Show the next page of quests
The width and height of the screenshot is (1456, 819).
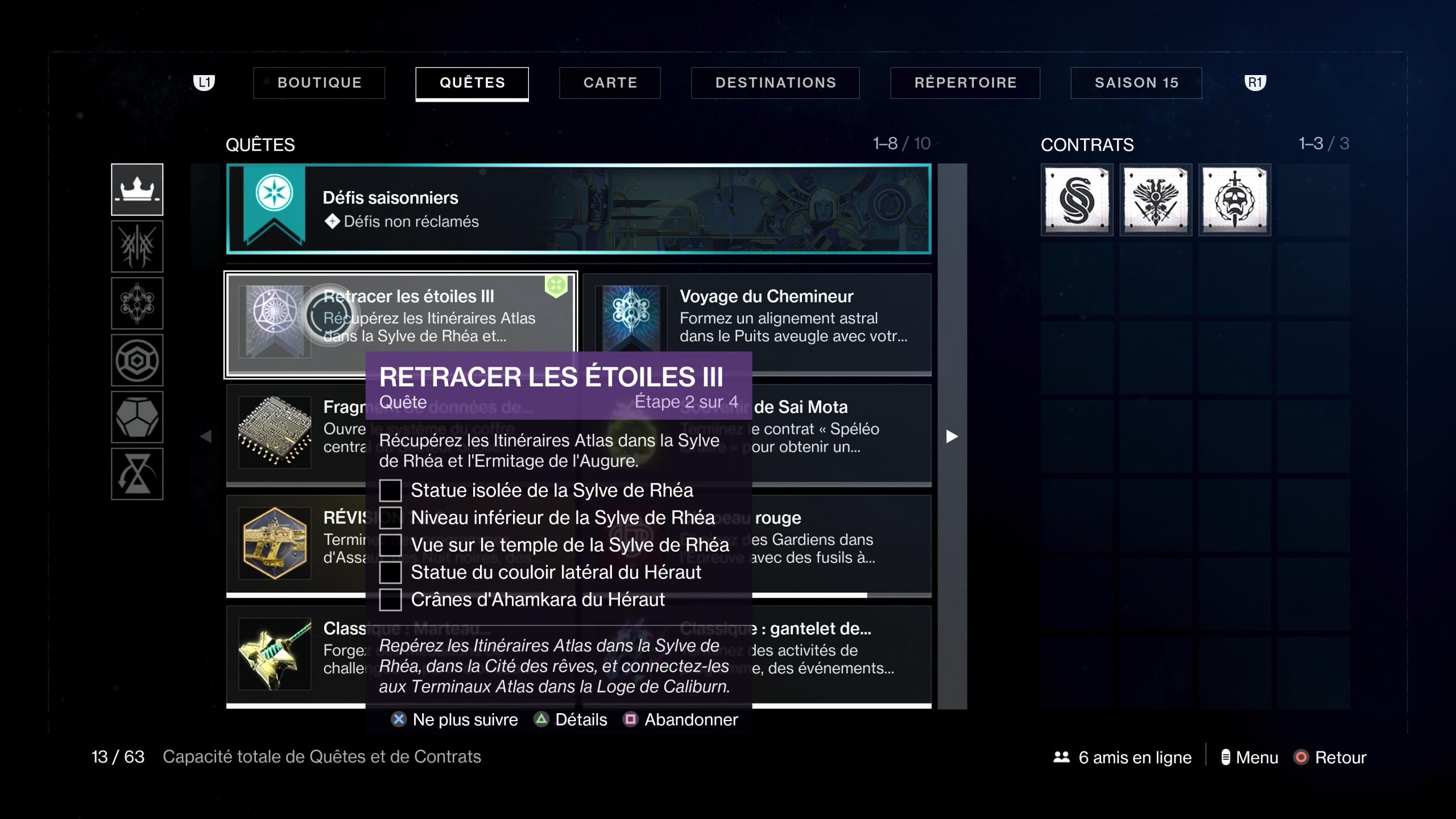952,436
